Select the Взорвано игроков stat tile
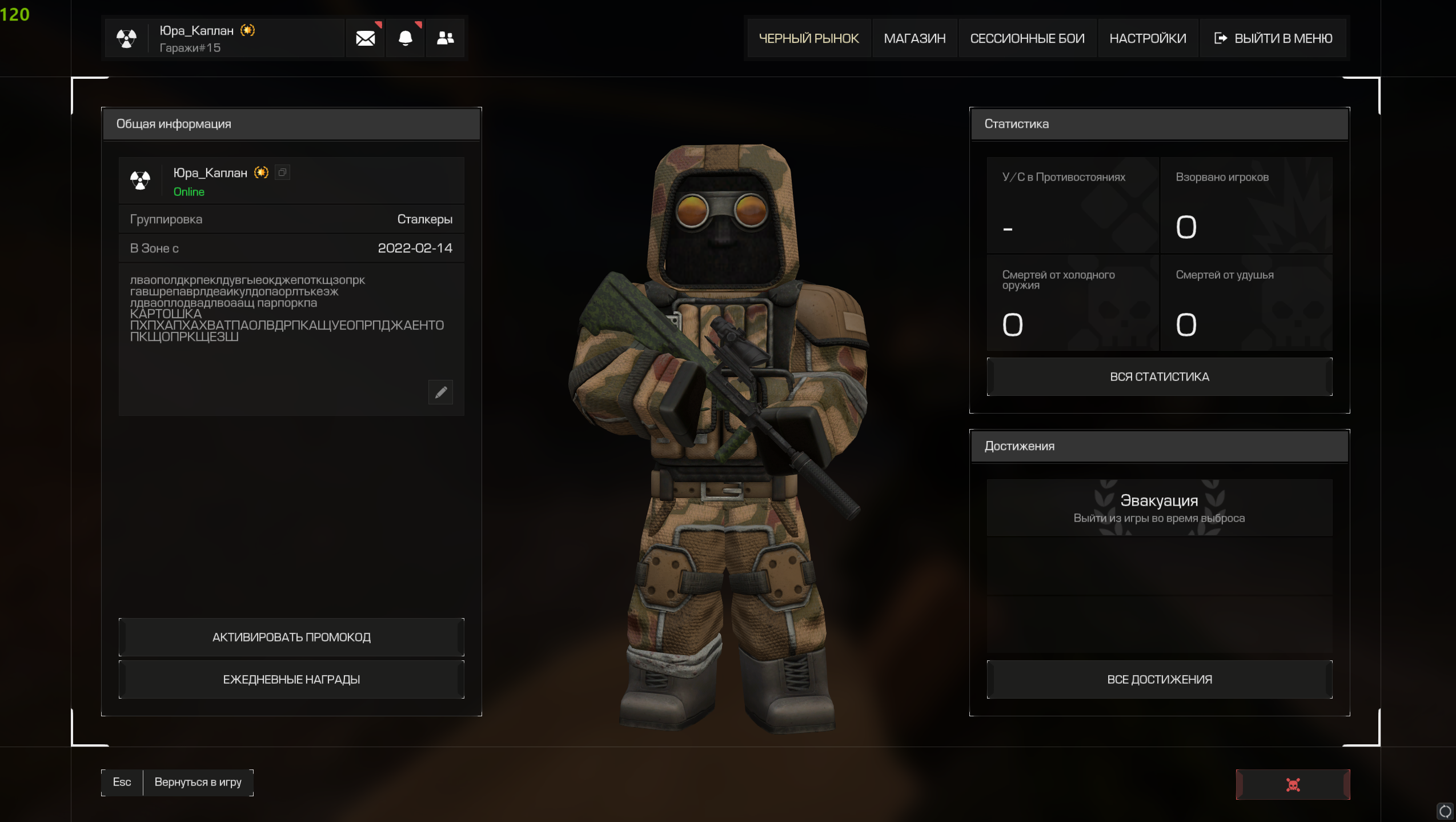This screenshot has width=1456, height=822. point(1246,205)
